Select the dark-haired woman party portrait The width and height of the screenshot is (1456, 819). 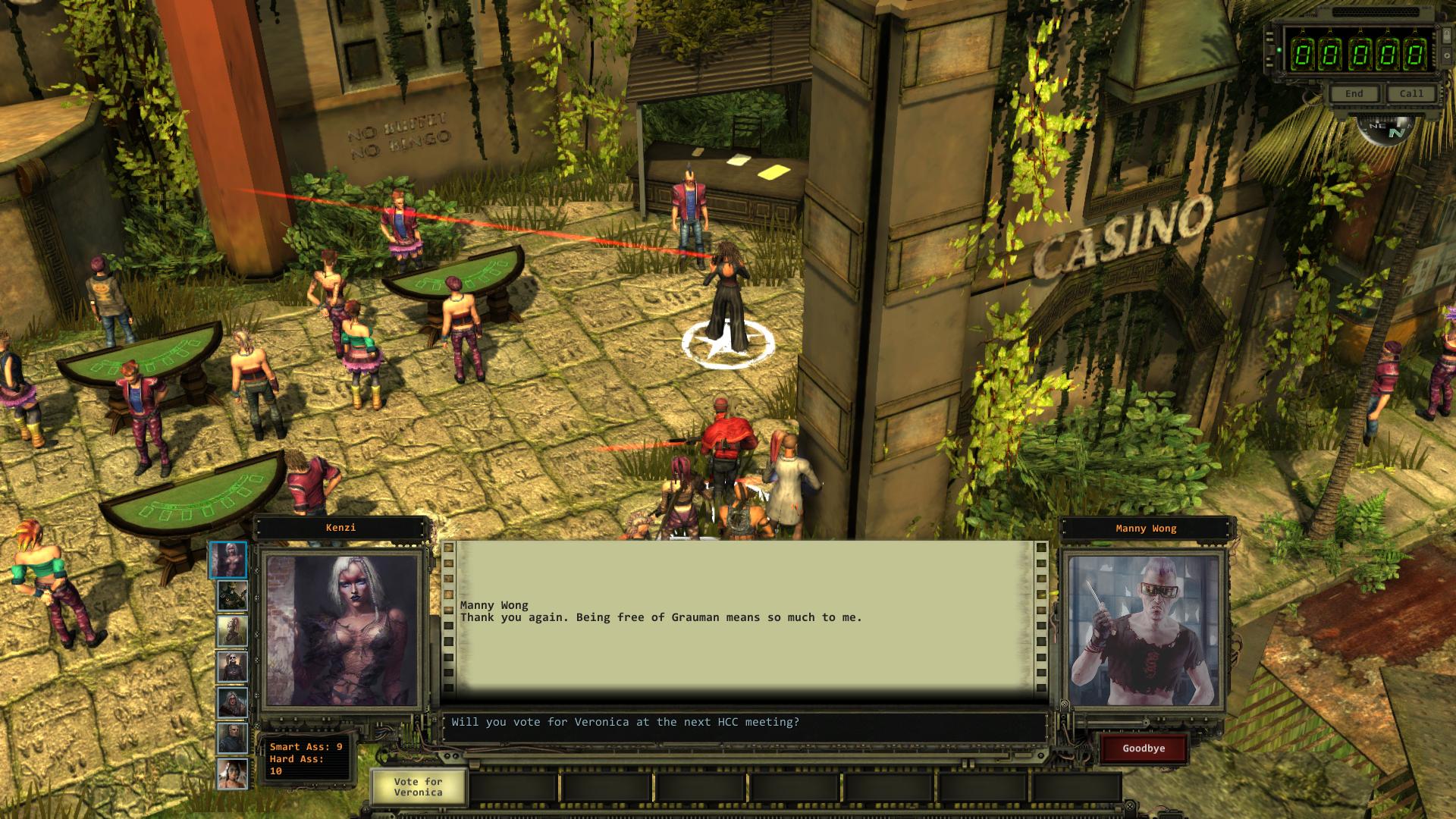(x=232, y=774)
